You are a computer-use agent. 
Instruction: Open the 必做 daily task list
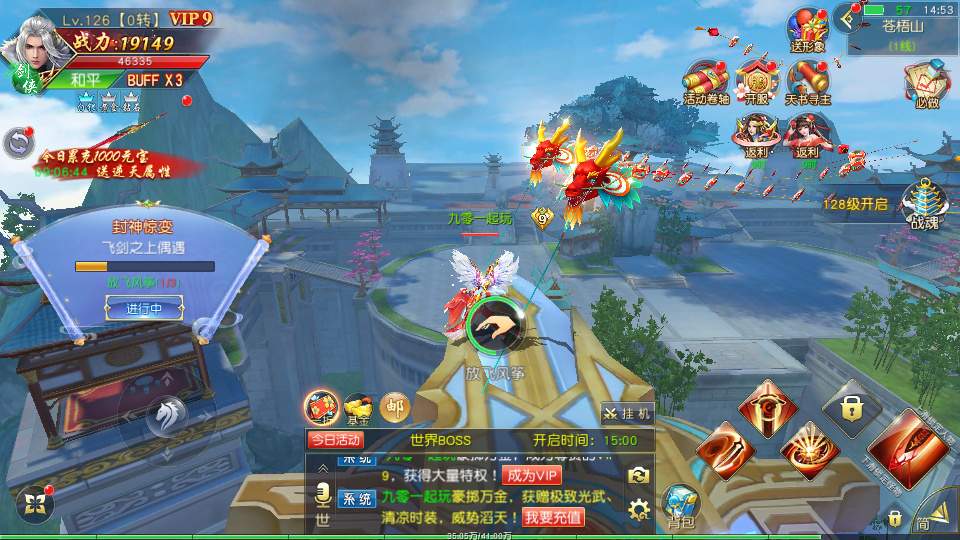coord(926,85)
